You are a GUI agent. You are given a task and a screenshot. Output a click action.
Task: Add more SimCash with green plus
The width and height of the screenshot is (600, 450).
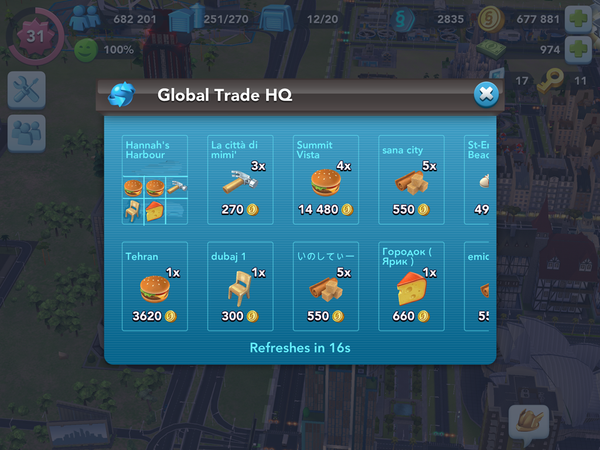tap(578, 48)
